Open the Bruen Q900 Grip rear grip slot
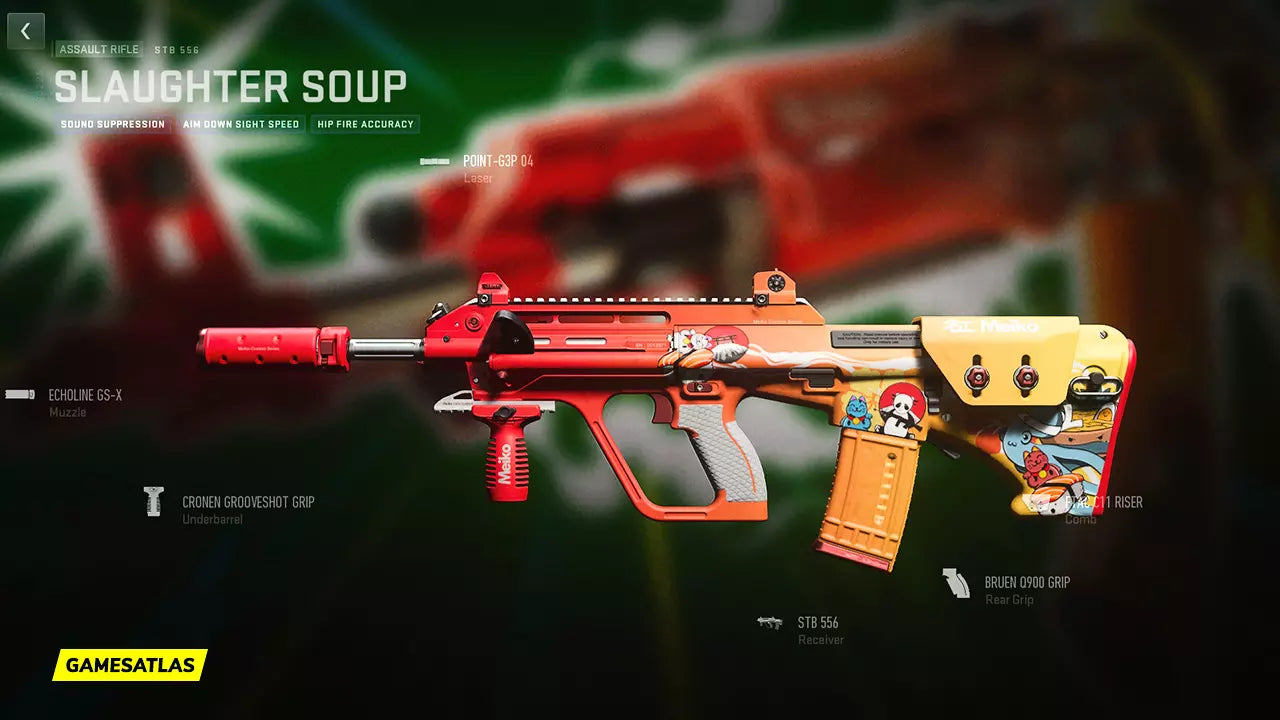Image resolution: width=1280 pixels, height=720 pixels. (x=1026, y=583)
